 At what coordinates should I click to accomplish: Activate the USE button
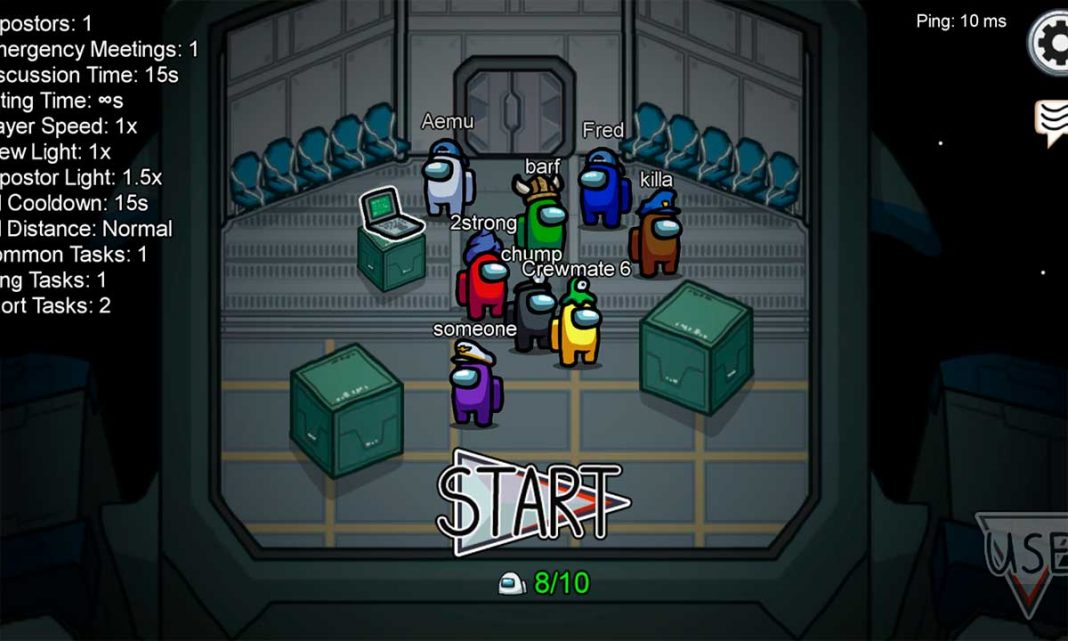point(1025,560)
